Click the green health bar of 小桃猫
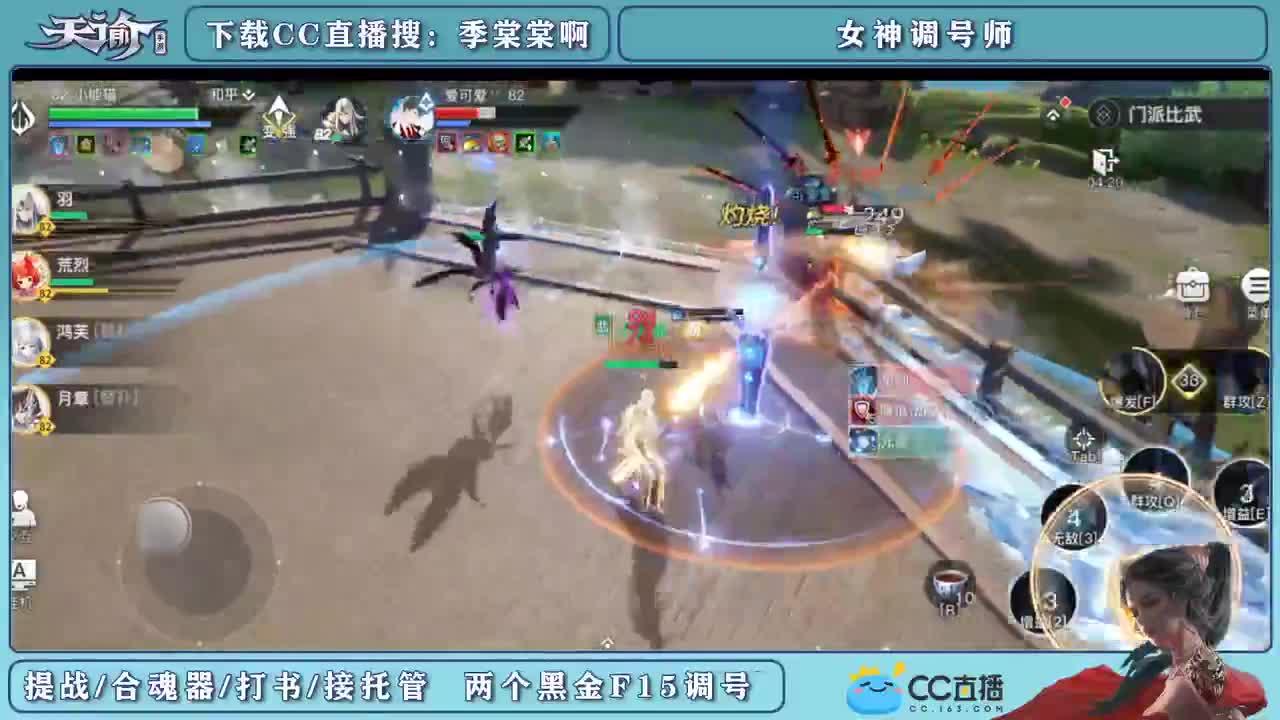 [125, 113]
